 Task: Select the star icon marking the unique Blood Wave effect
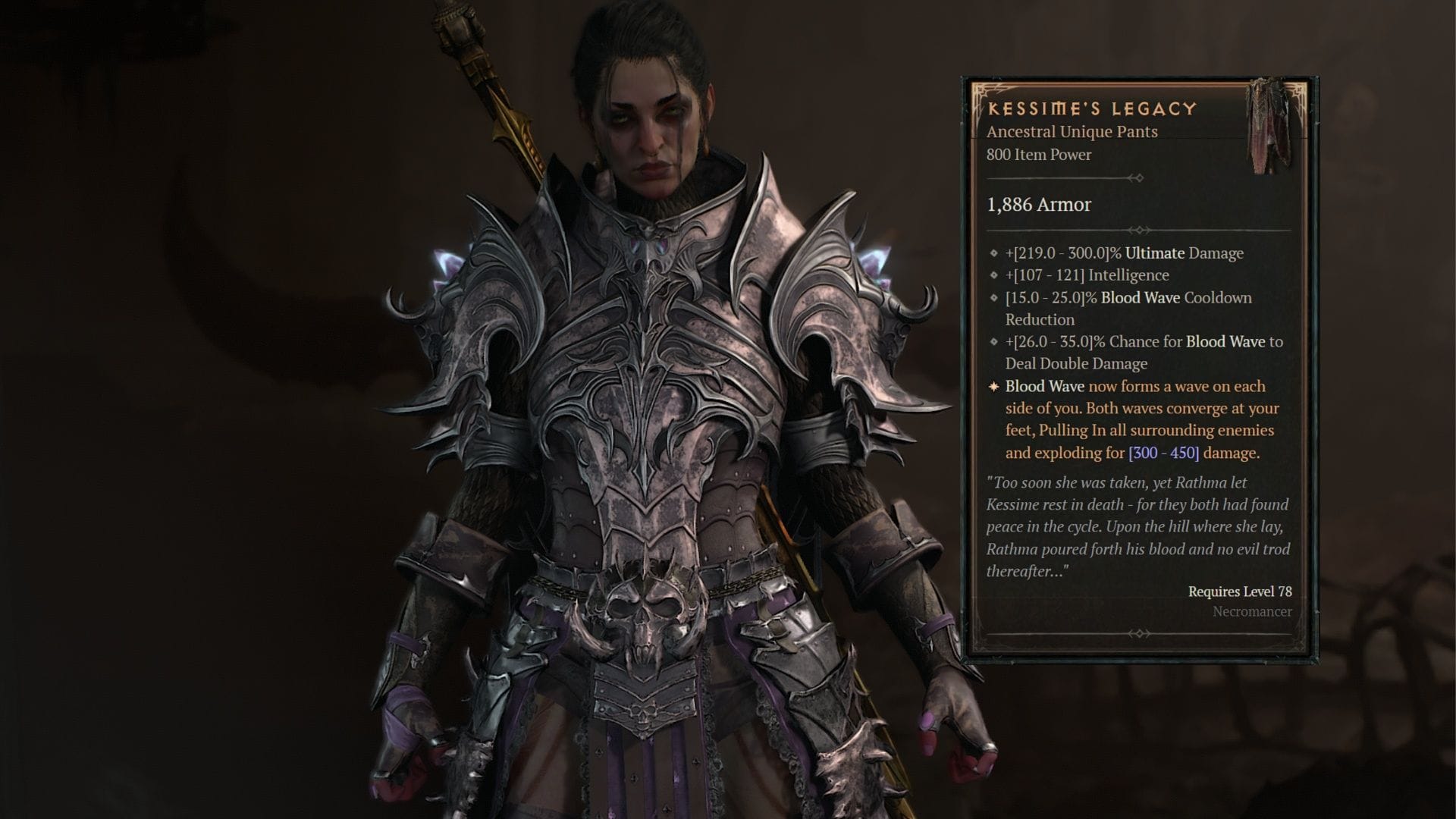coord(992,387)
